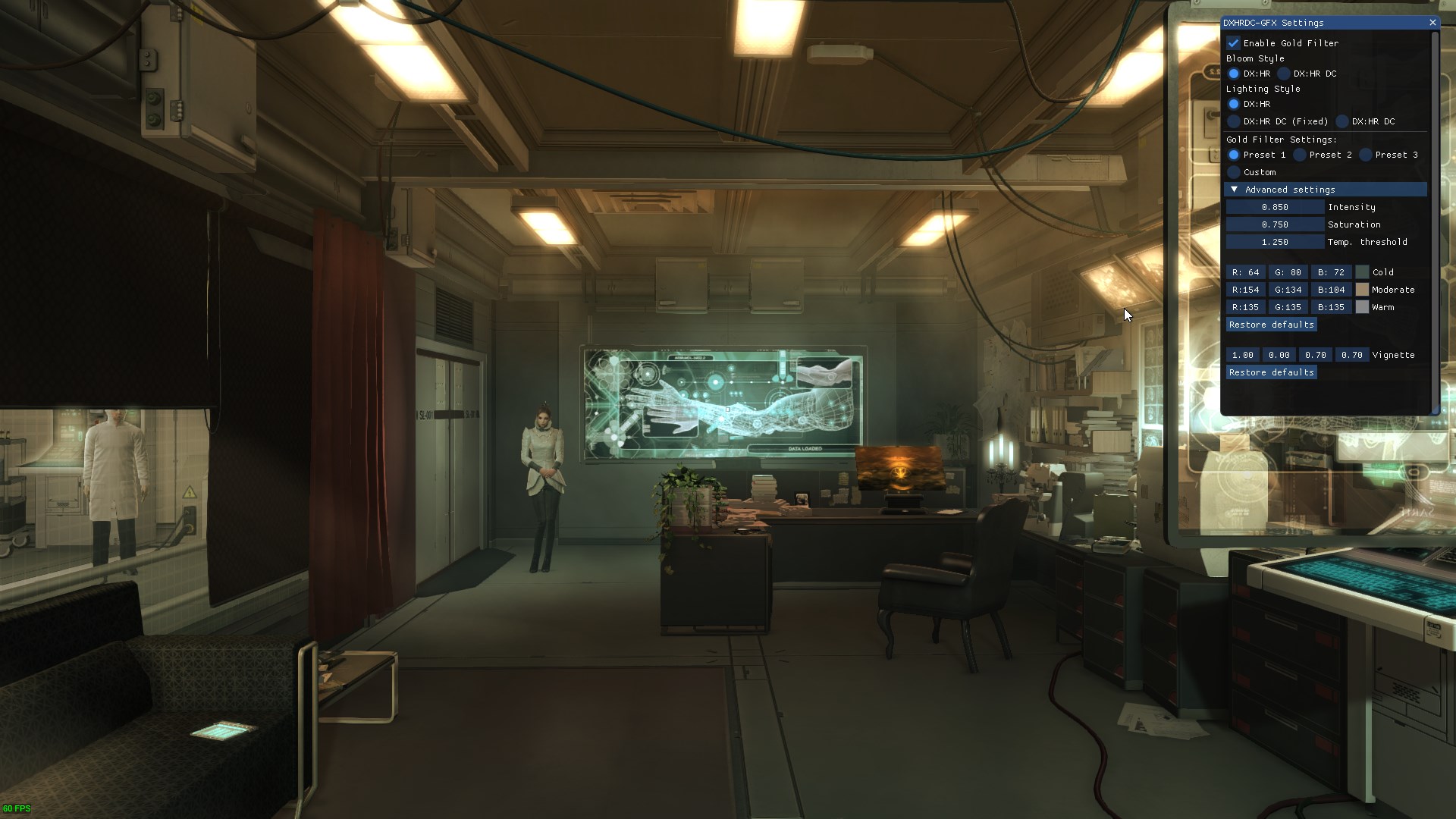Click the Cold color R value field

(x=1245, y=272)
